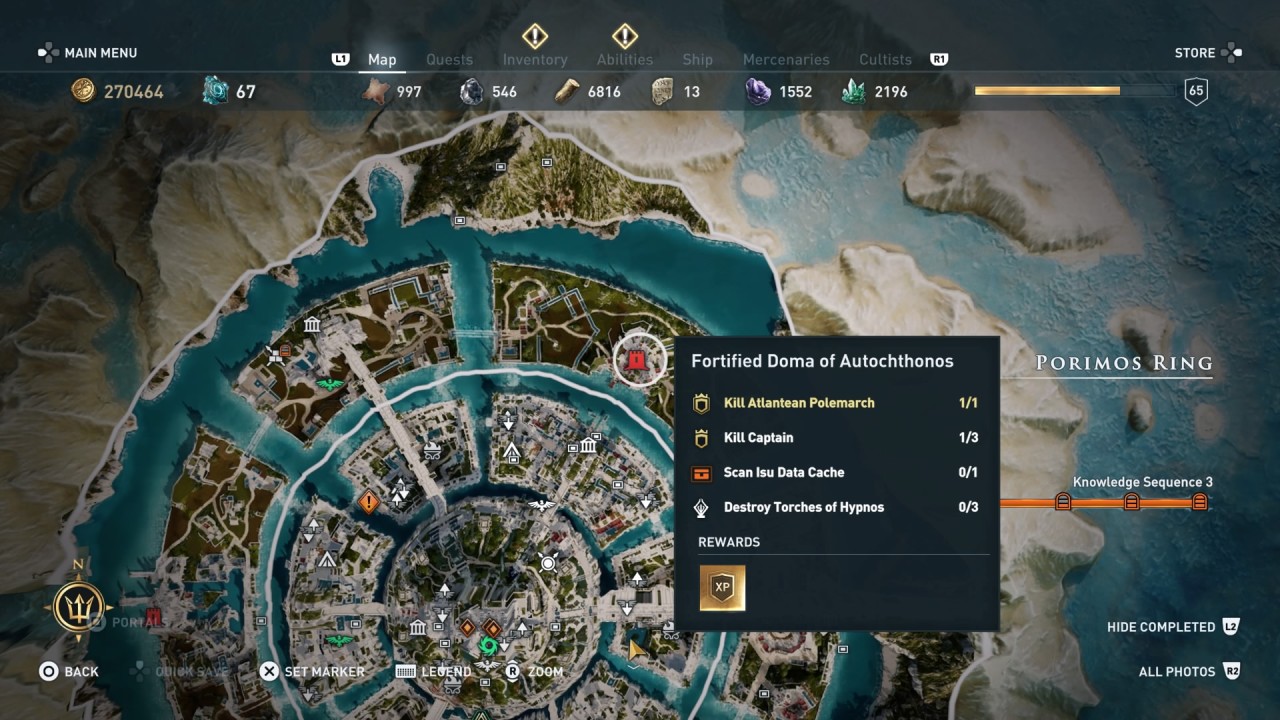1280x720 pixels.
Task: Select the Kill Captain objective row
Action: (x=835, y=438)
